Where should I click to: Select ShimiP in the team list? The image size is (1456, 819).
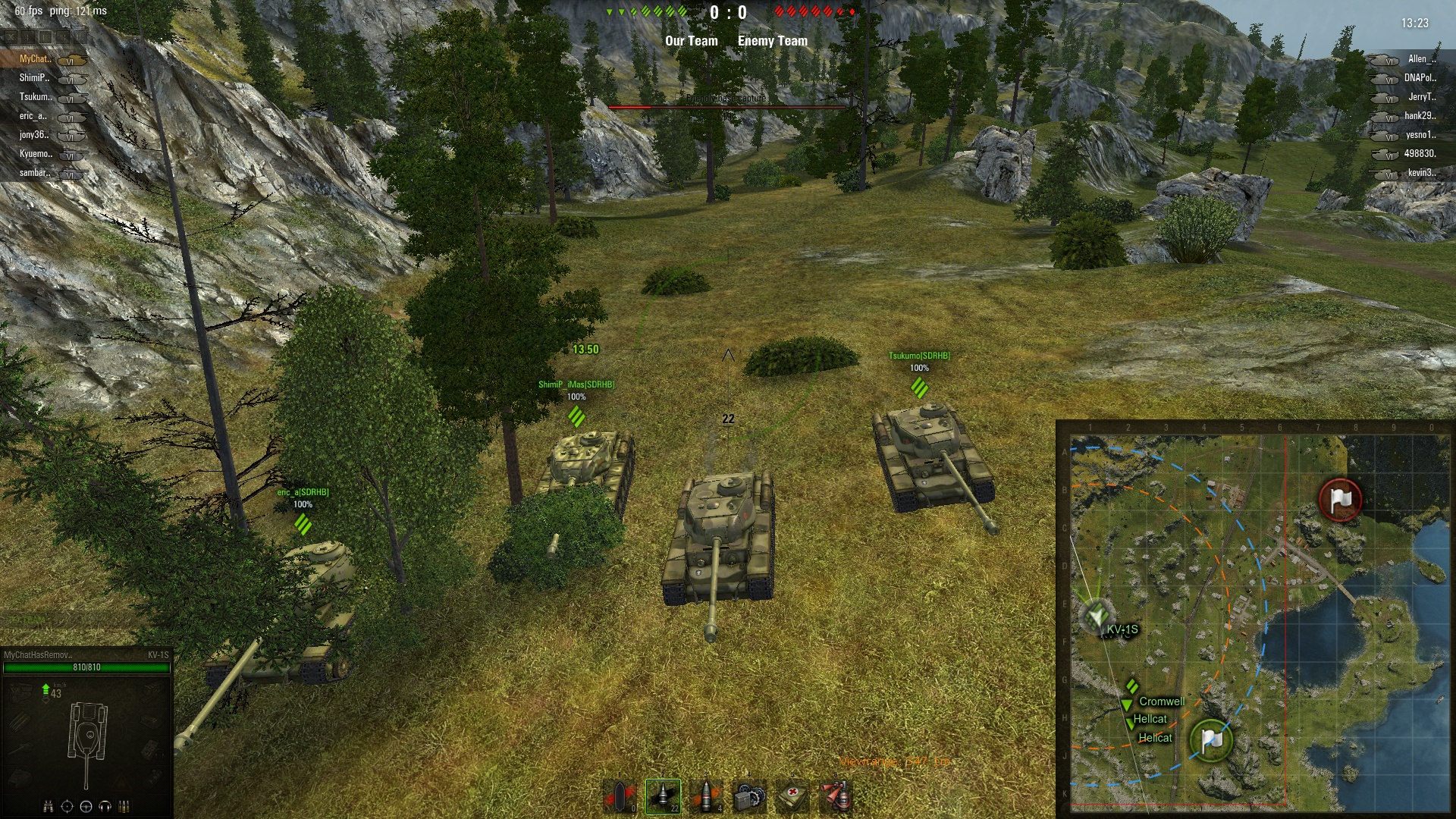(35, 78)
